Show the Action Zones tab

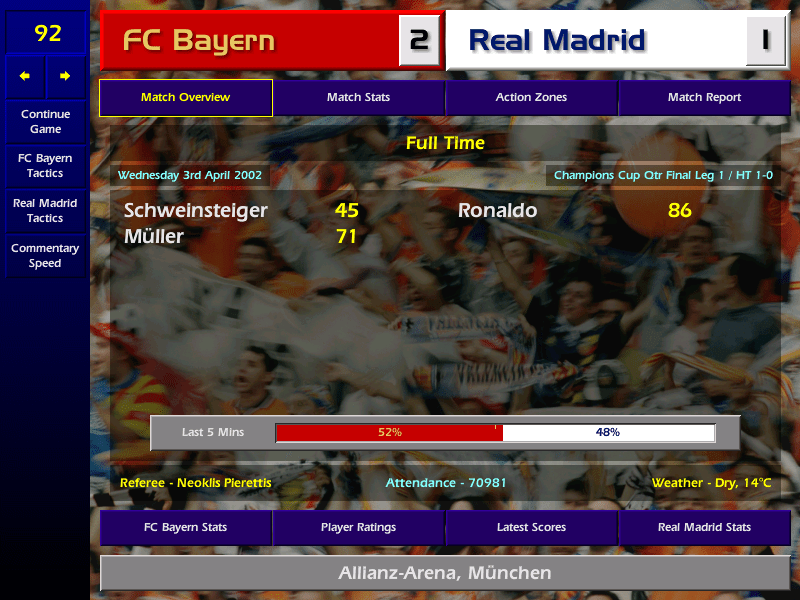(531, 98)
